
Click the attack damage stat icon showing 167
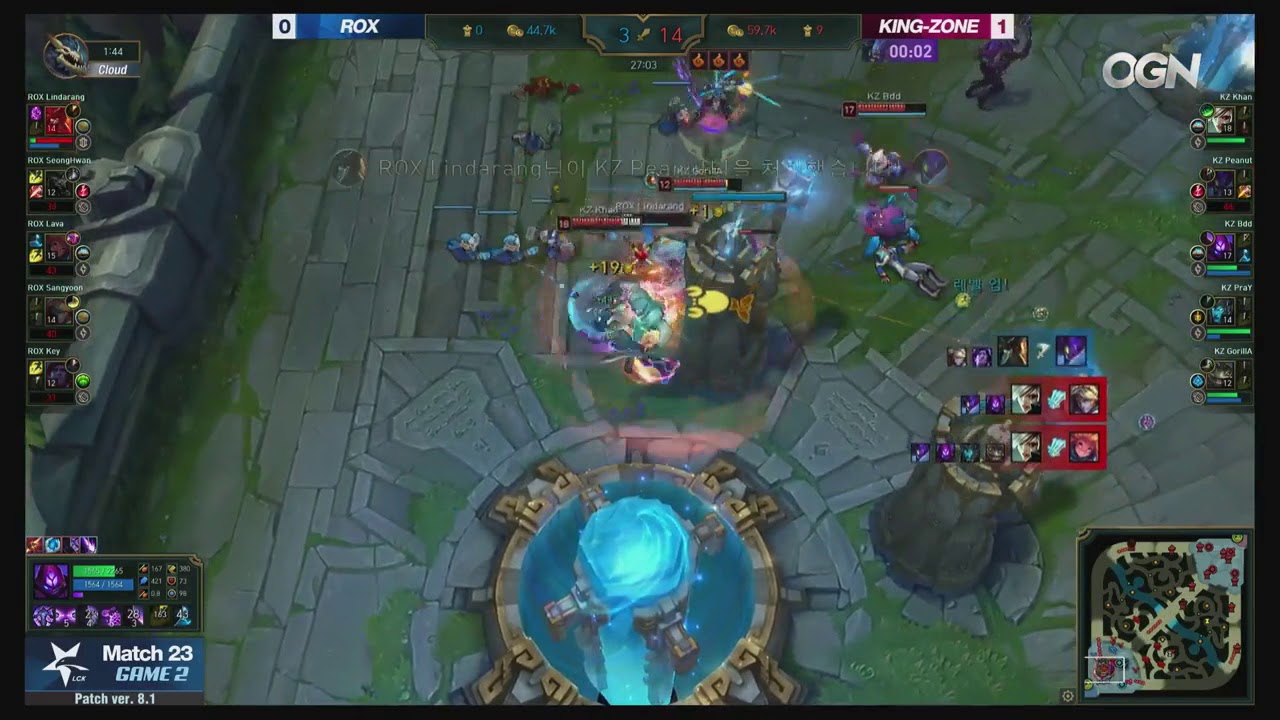[x=144, y=570]
